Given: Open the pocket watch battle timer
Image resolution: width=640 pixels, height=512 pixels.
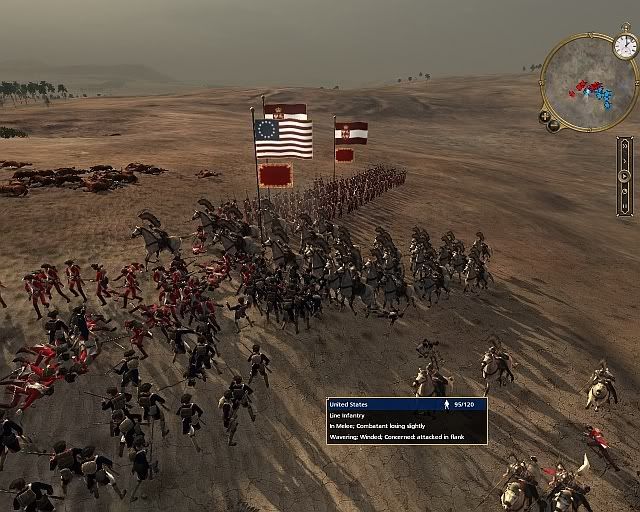Looking at the screenshot, I should click(x=625, y=46).
